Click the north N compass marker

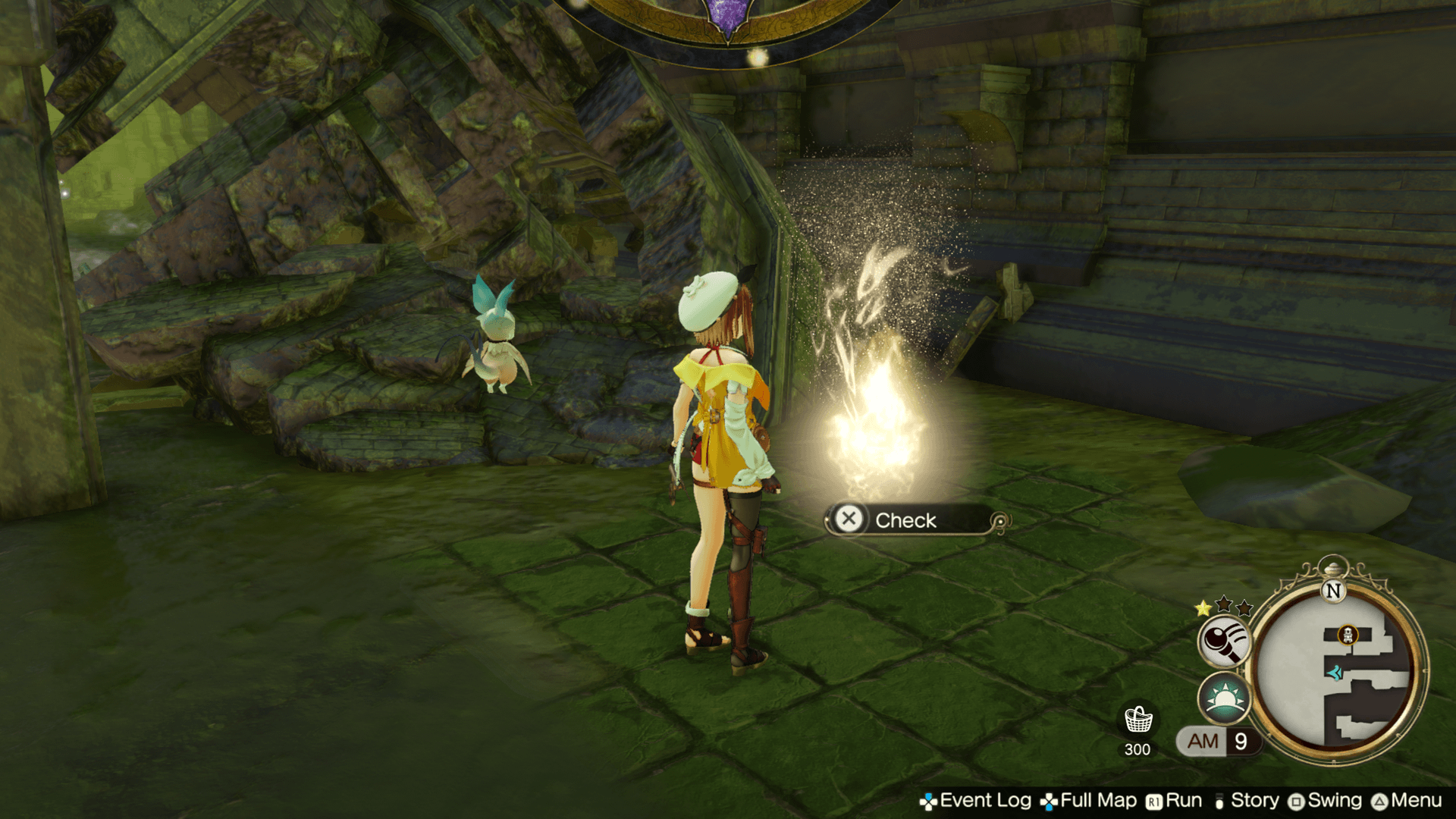(x=1333, y=591)
